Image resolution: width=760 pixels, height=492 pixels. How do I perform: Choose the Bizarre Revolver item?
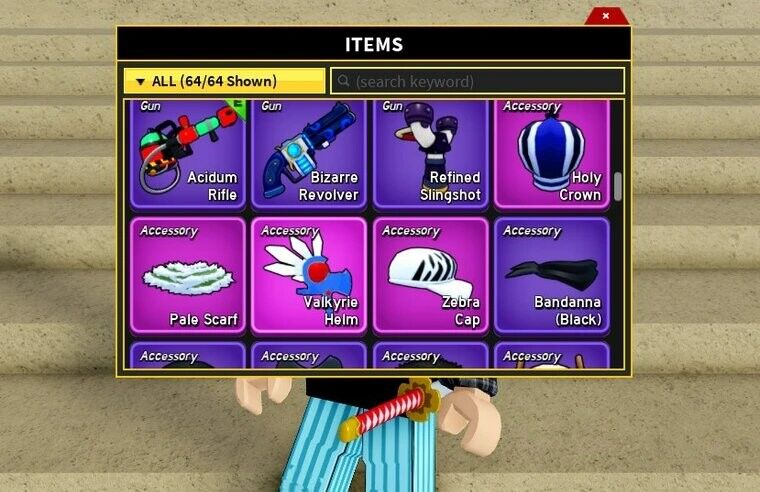[309, 153]
